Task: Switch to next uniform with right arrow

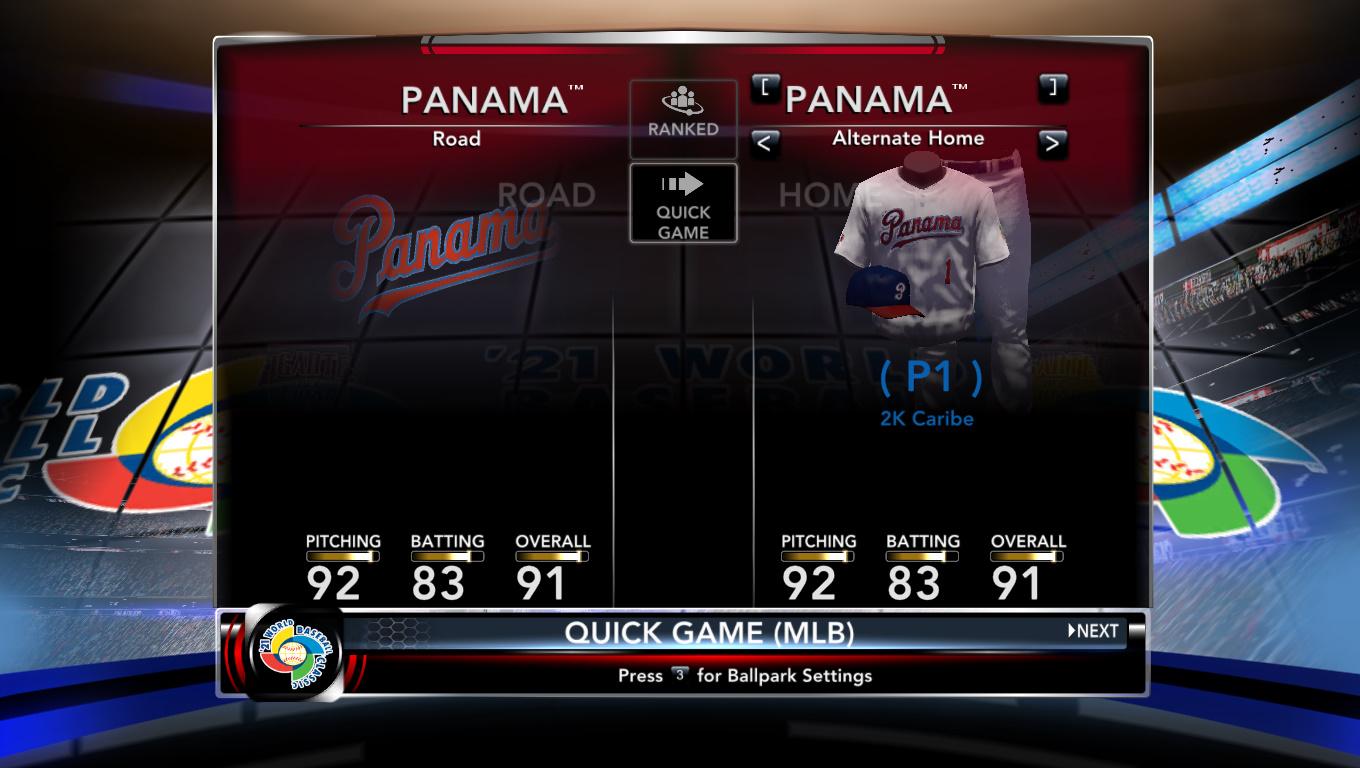Action: click(x=1052, y=144)
